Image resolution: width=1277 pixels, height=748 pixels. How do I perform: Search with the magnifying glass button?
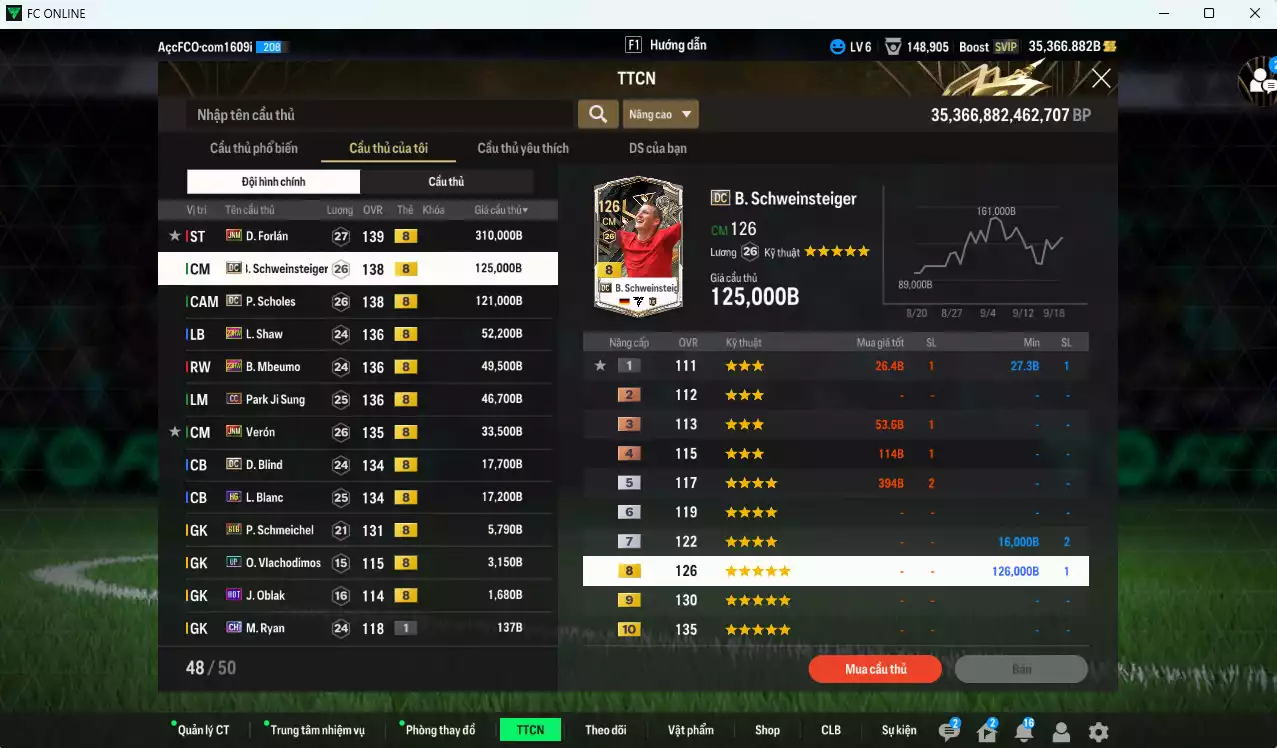[x=597, y=114]
